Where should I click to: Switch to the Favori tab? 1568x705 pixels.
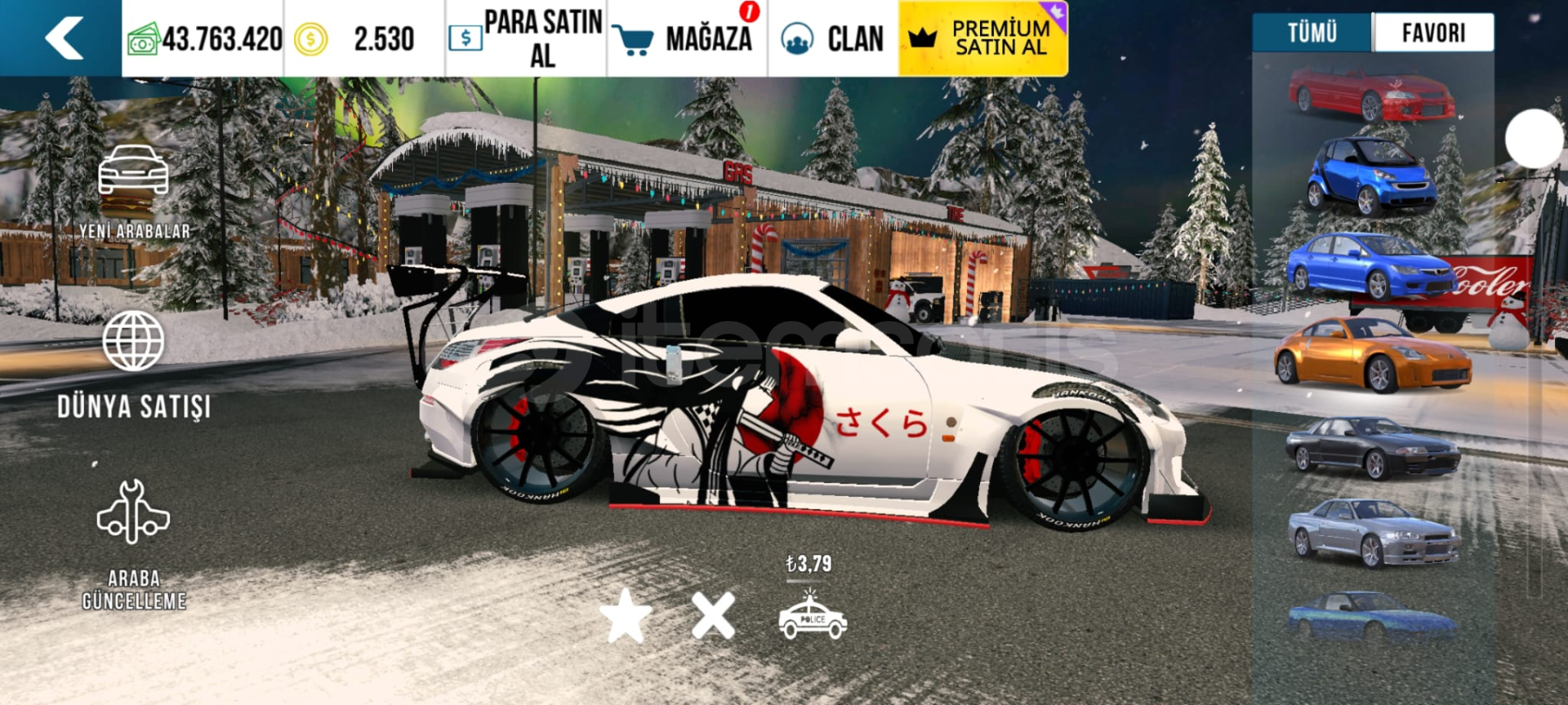[x=1433, y=33]
